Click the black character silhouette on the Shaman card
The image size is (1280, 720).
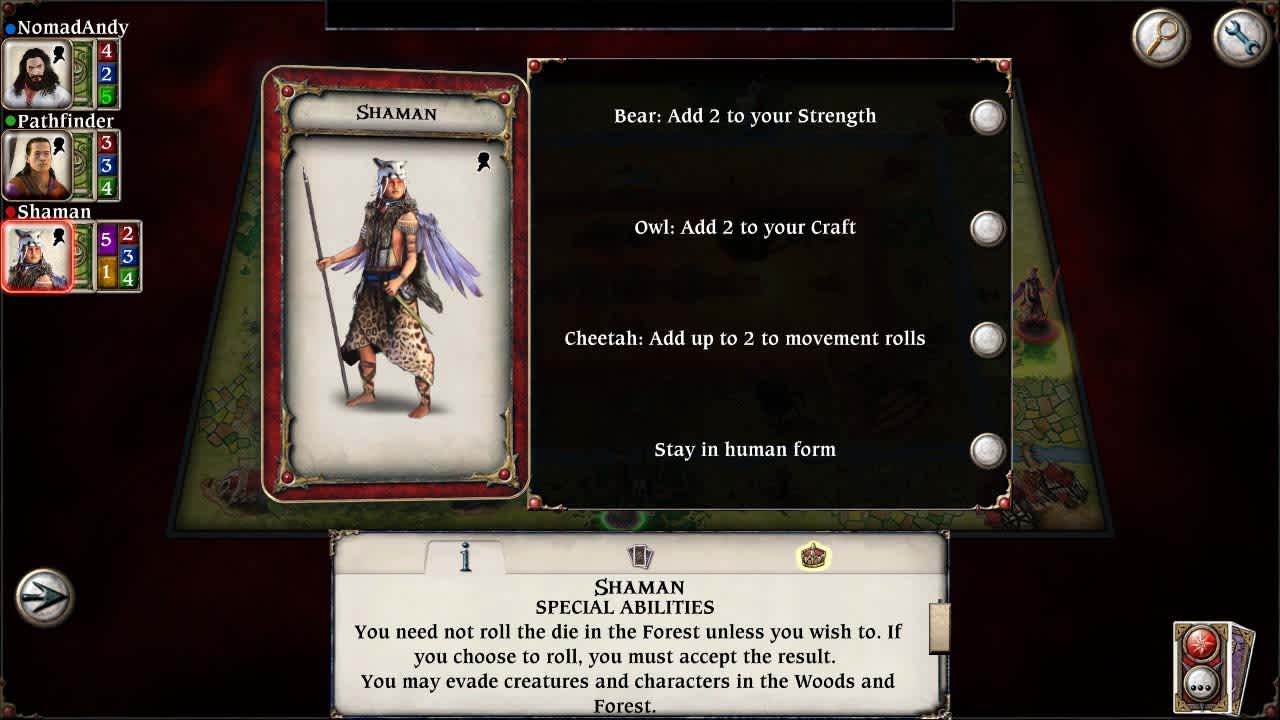484,160
